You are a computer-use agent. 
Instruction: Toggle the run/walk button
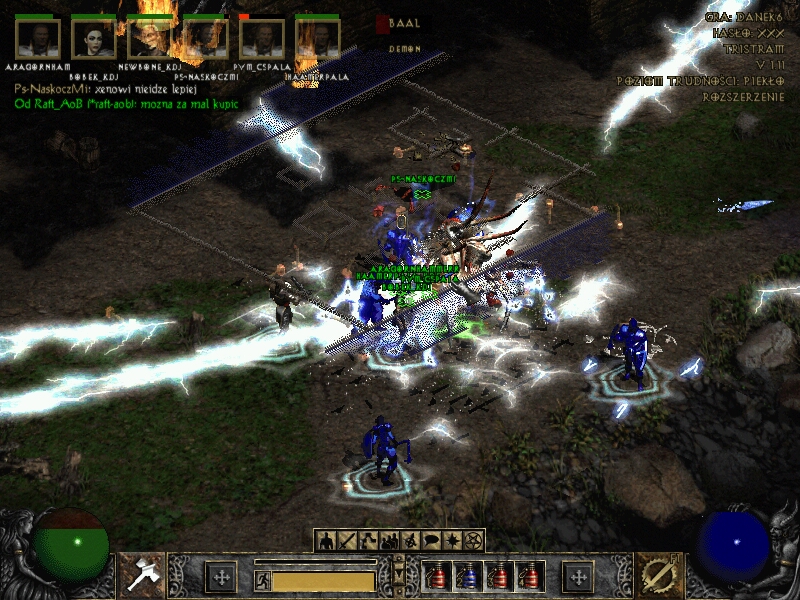[x=262, y=579]
